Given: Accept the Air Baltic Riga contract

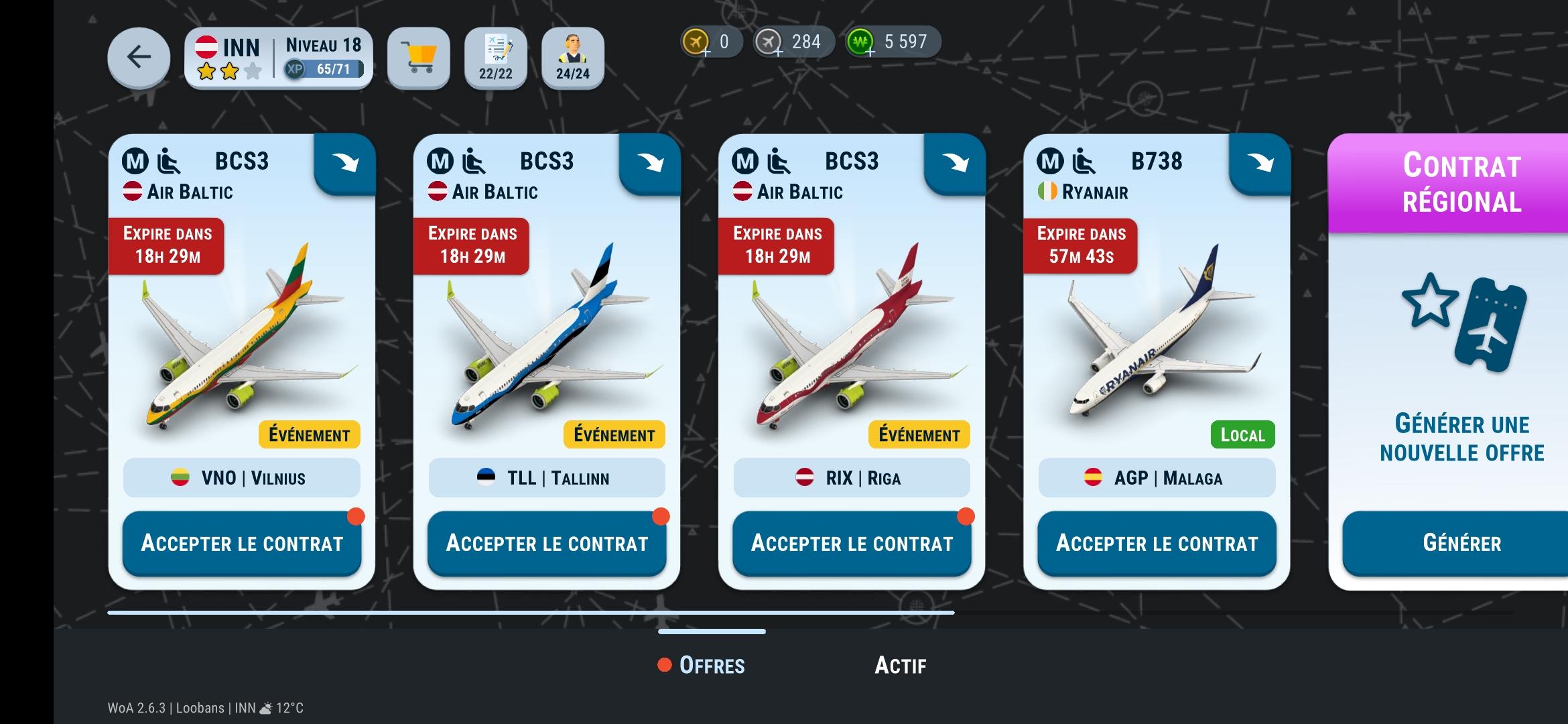Looking at the screenshot, I should pos(852,544).
